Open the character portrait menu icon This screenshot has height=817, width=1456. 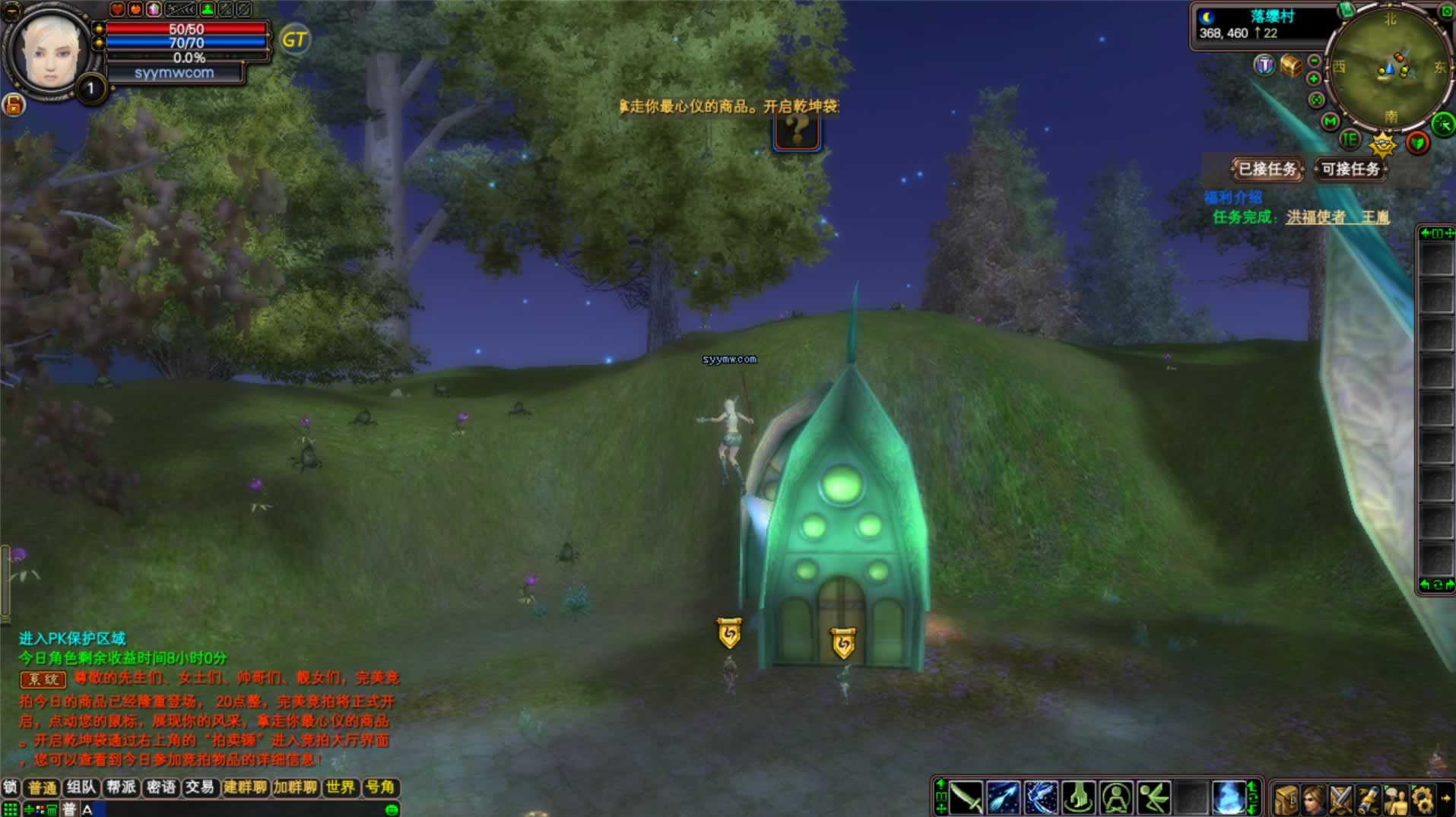click(1313, 800)
